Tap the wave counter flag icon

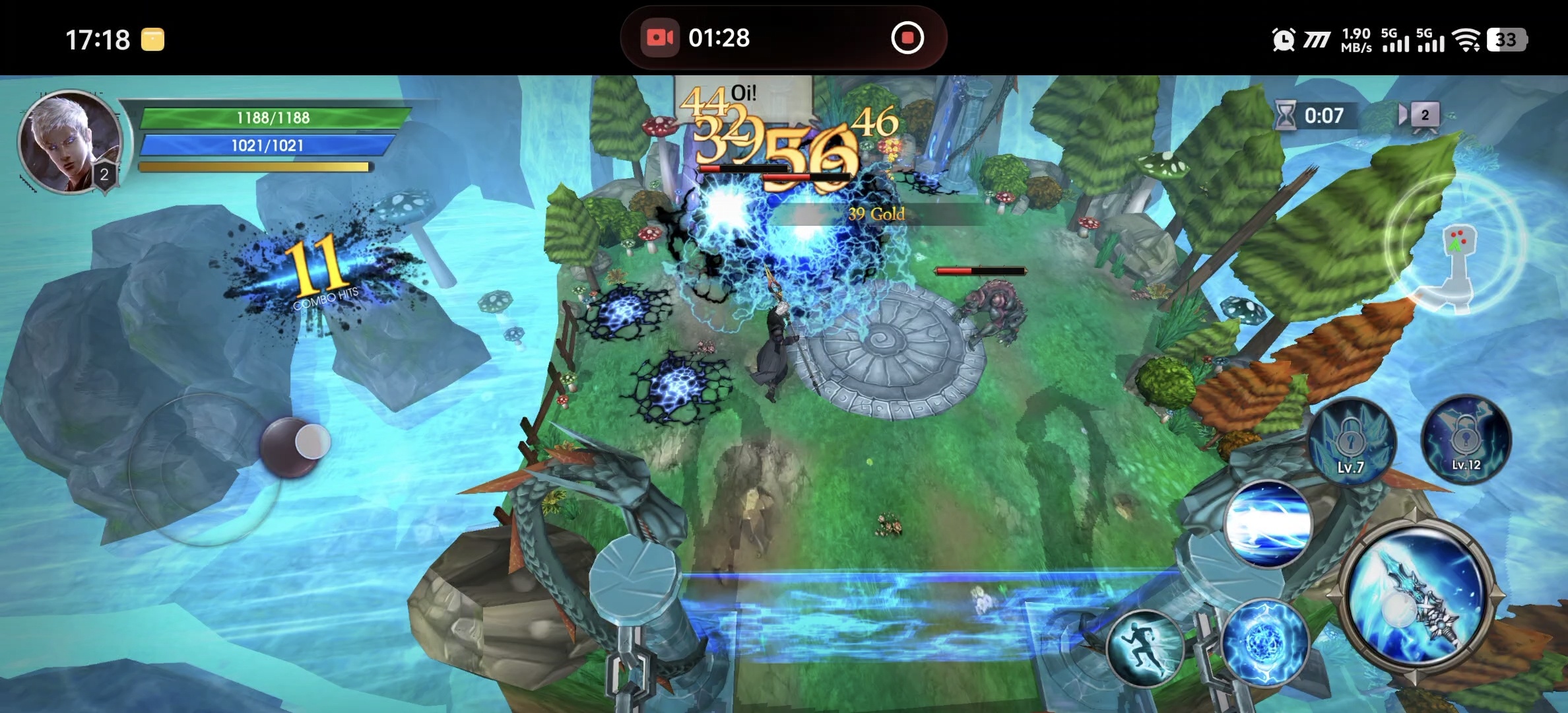pyautogui.click(x=1420, y=116)
